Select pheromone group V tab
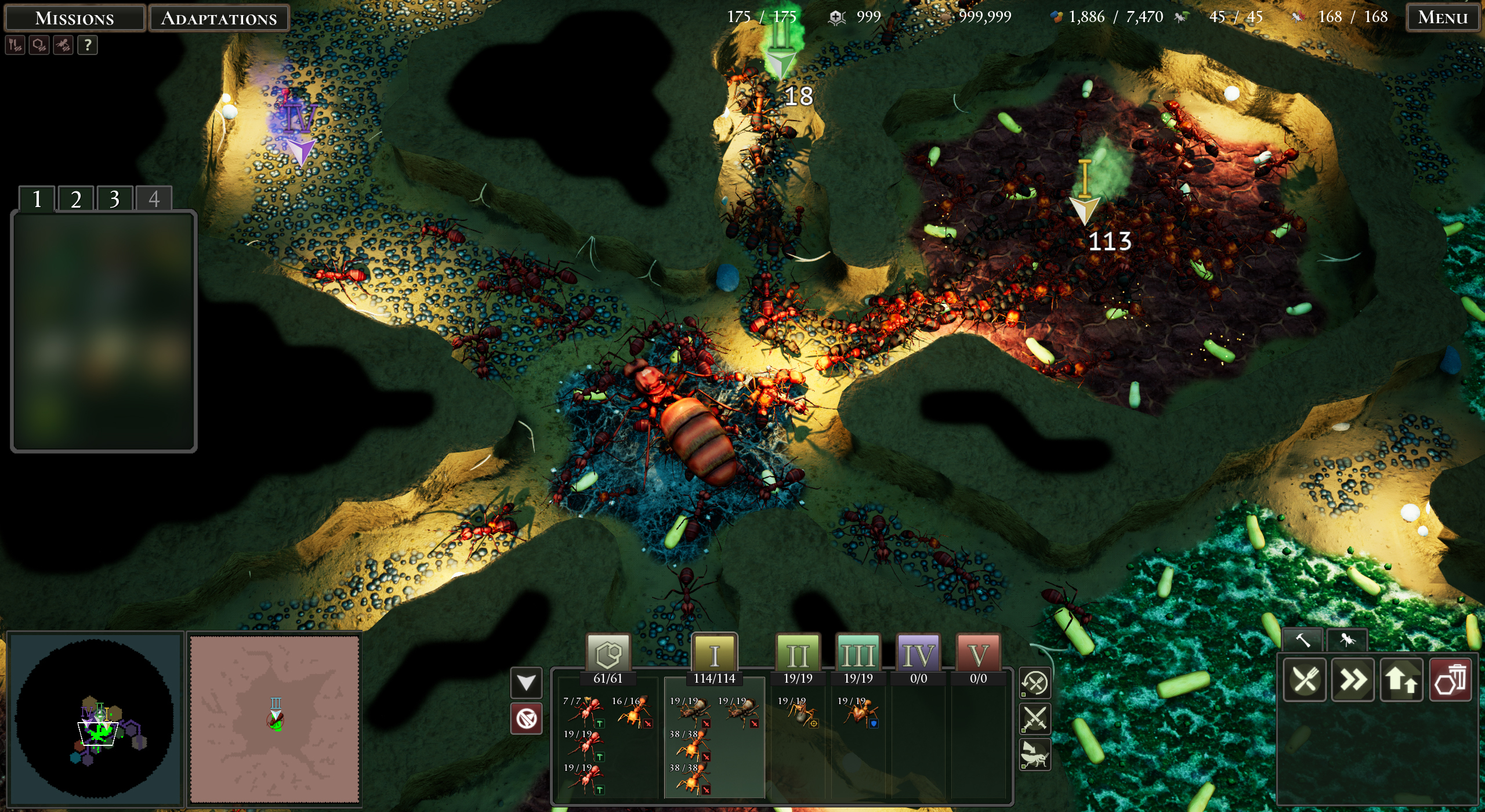1485x812 pixels. [x=978, y=655]
